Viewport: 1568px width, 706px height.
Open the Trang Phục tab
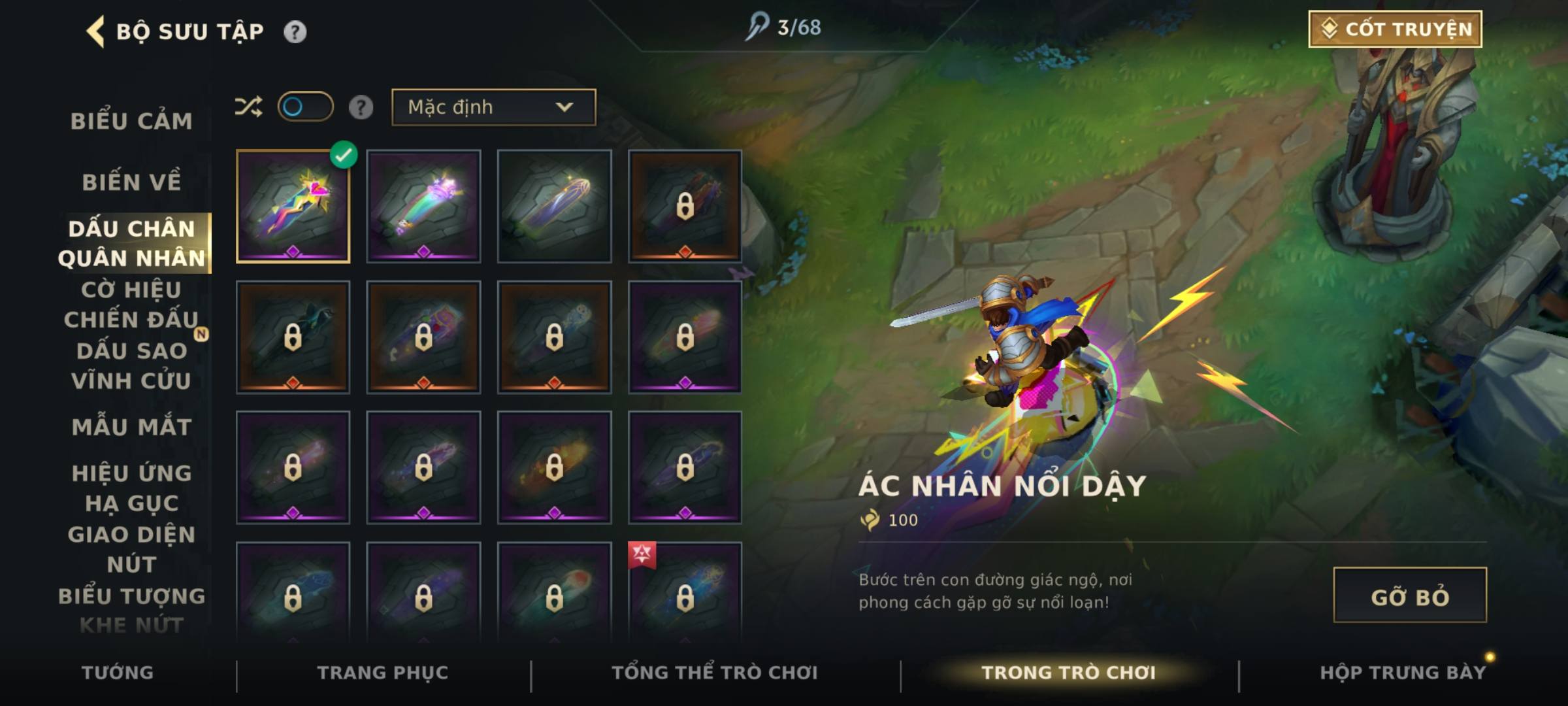click(383, 673)
